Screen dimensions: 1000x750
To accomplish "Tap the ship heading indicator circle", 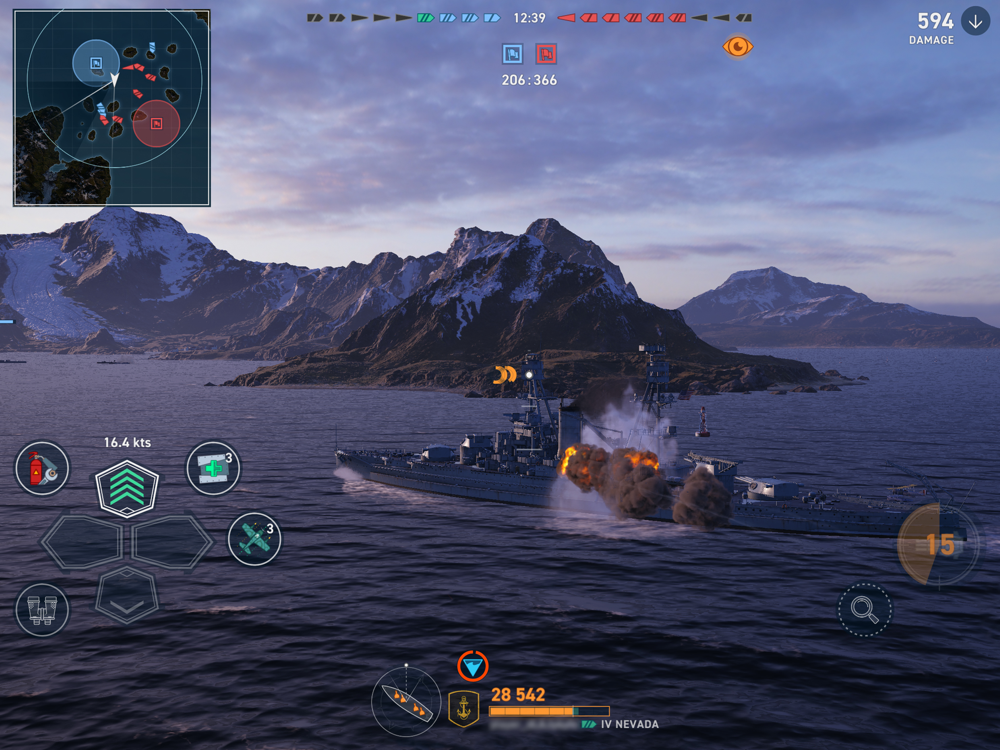I will pyautogui.click(x=406, y=702).
